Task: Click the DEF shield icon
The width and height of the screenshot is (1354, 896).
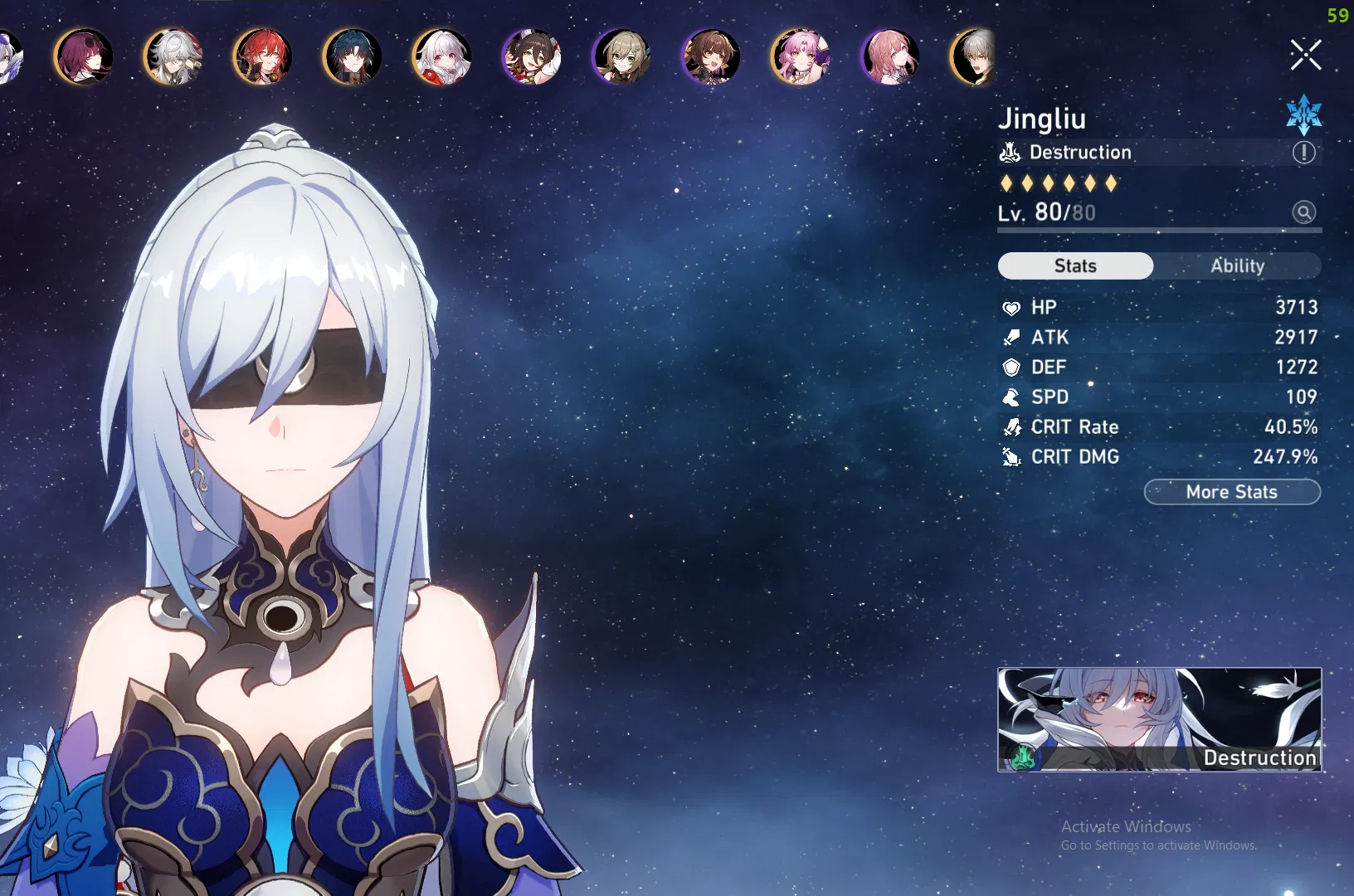Action: coord(1012,368)
